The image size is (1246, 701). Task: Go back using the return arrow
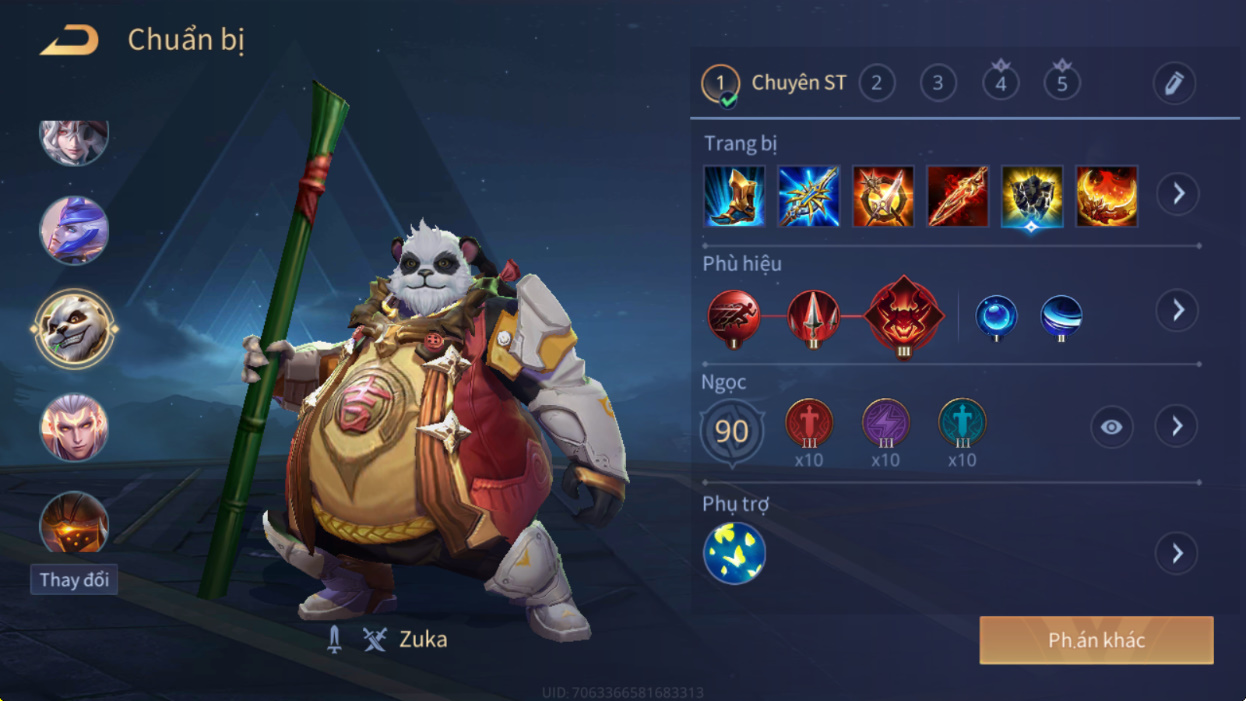[69, 41]
